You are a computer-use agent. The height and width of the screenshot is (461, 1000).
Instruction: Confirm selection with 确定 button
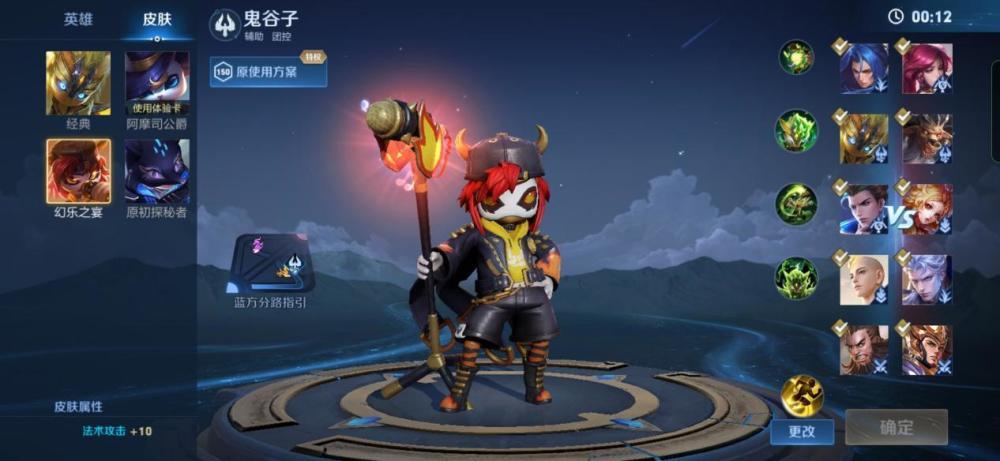point(896,428)
